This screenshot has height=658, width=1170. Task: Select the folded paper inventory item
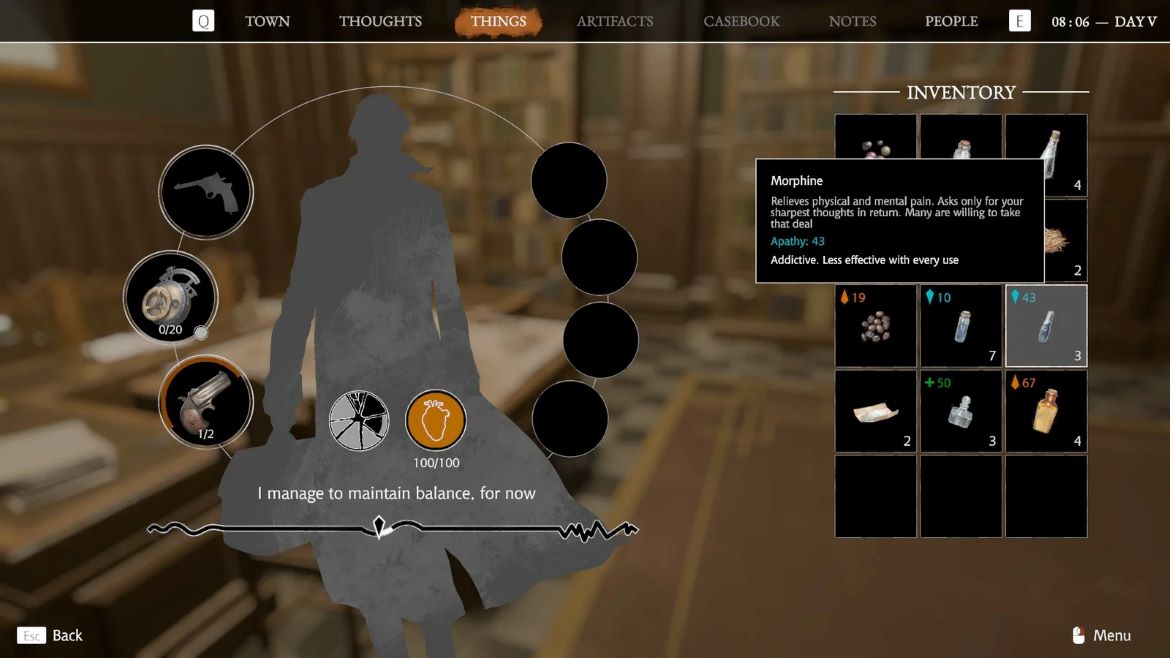point(876,411)
